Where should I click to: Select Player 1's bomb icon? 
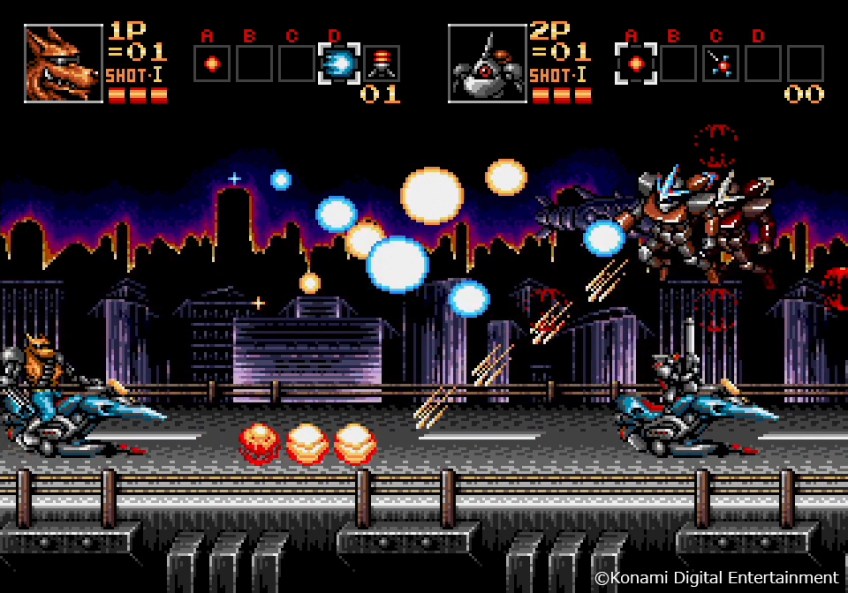pyautogui.click(x=381, y=64)
